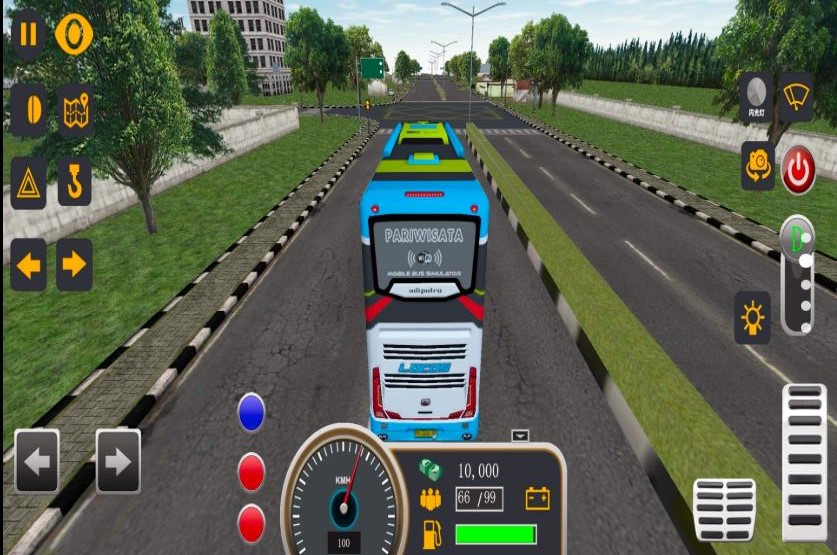Pause the game

click(28, 35)
